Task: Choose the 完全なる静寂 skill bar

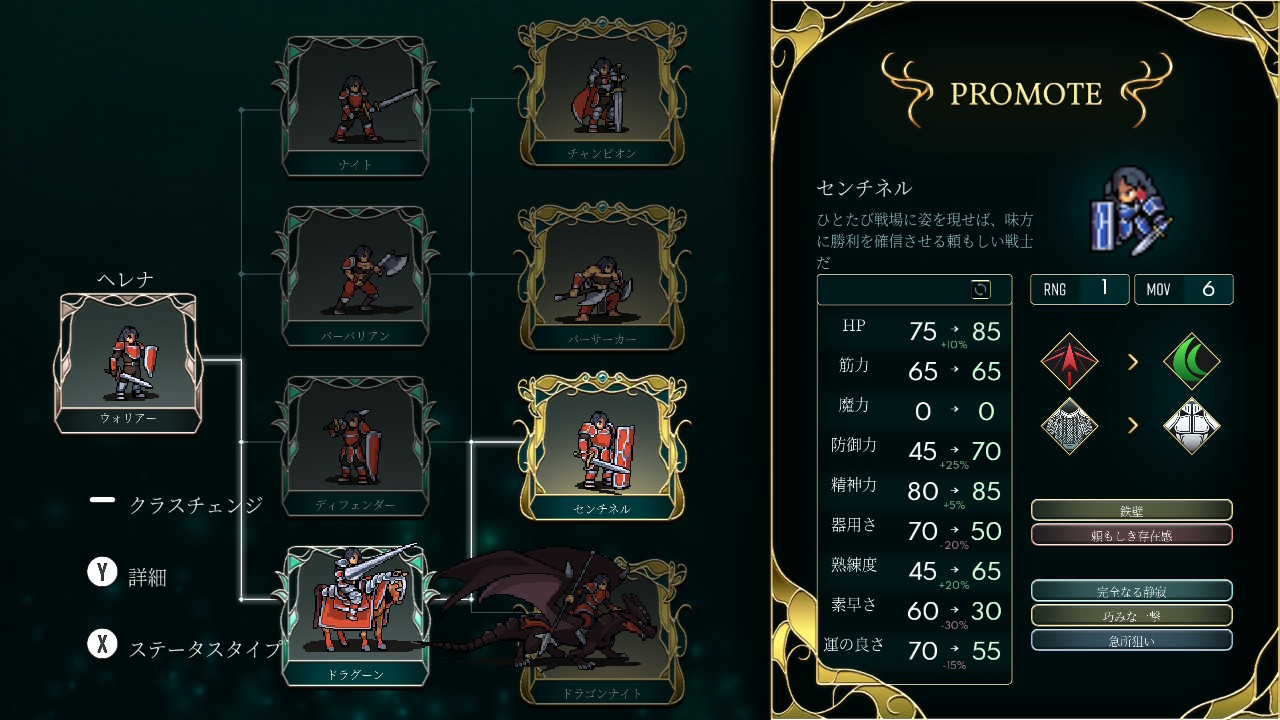Action: pos(1131,591)
